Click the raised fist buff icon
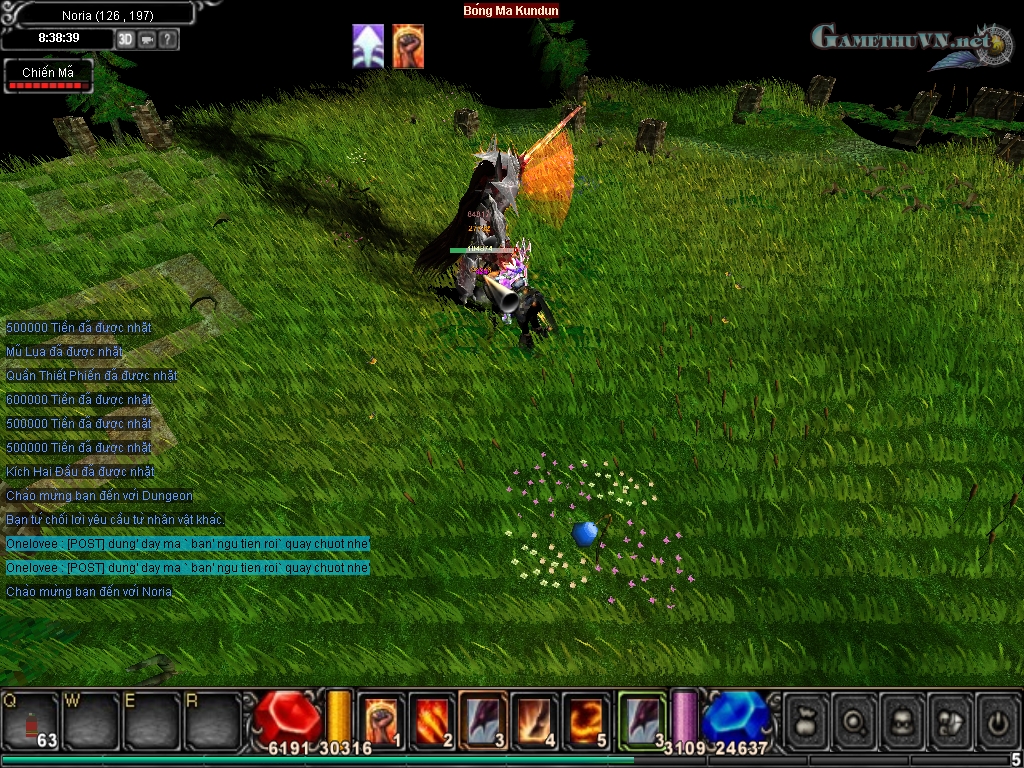This screenshot has width=1024, height=768. pos(408,47)
